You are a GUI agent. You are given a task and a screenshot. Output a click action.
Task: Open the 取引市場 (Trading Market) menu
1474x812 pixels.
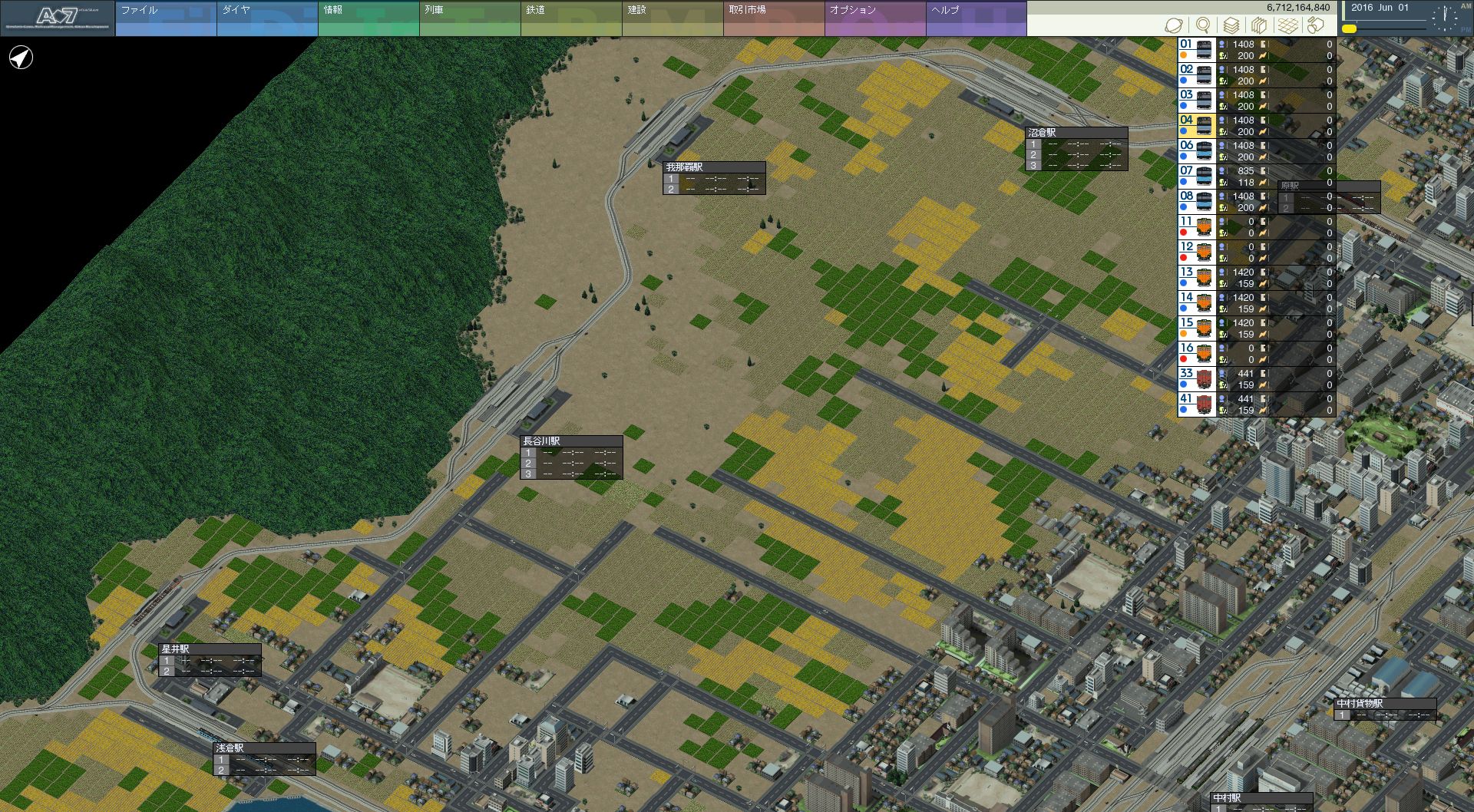[x=773, y=18]
